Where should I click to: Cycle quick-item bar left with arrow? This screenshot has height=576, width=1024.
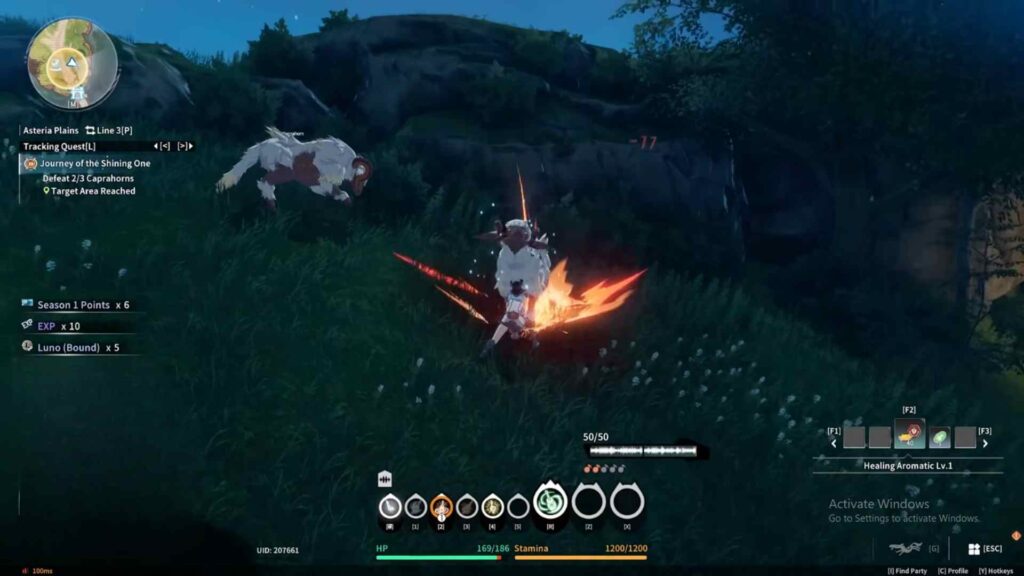pos(833,443)
